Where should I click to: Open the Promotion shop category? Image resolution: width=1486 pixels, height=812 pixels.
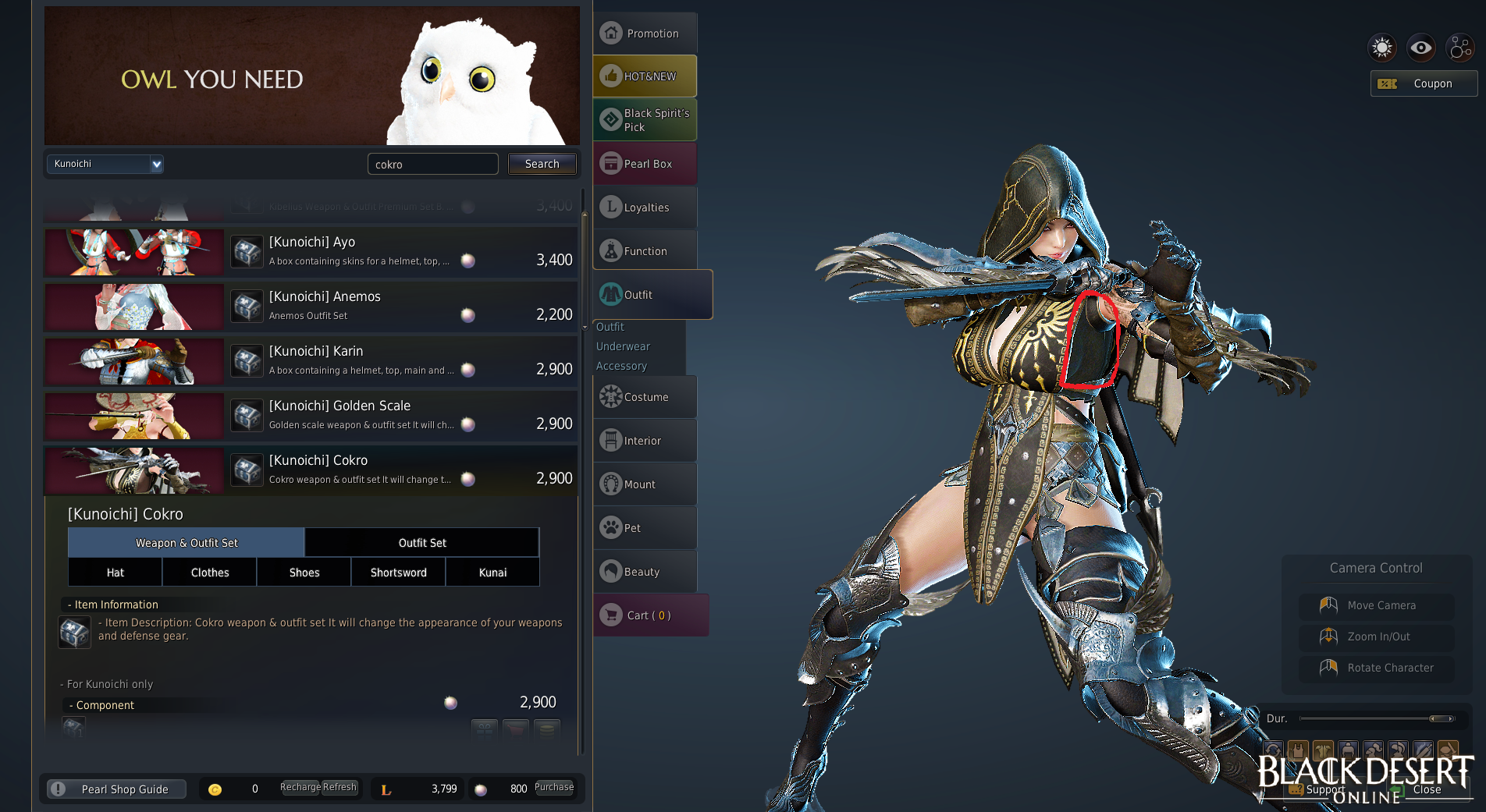[x=645, y=34]
